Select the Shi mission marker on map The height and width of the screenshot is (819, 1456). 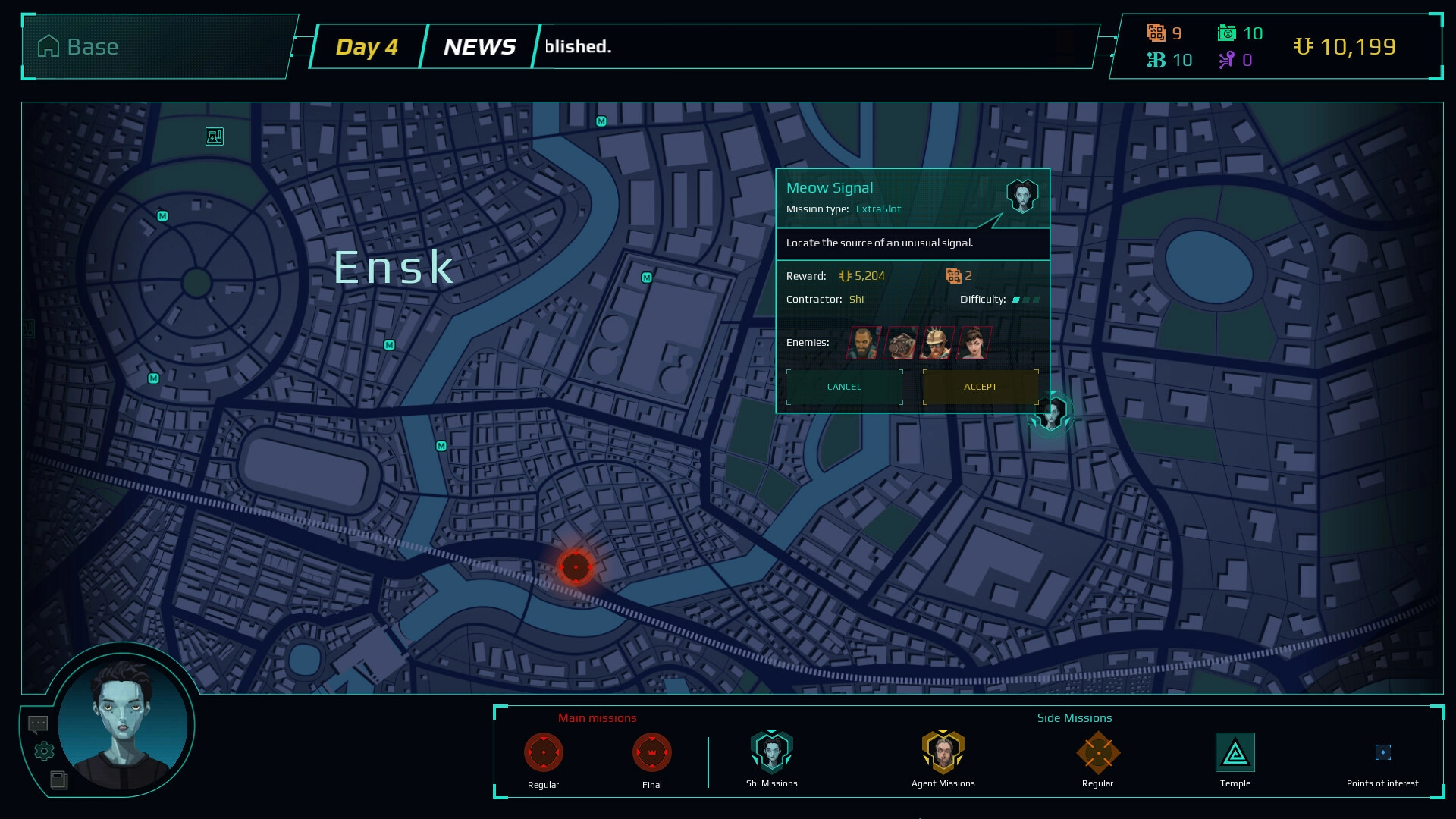pyautogui.click(x=1052, y=413)
